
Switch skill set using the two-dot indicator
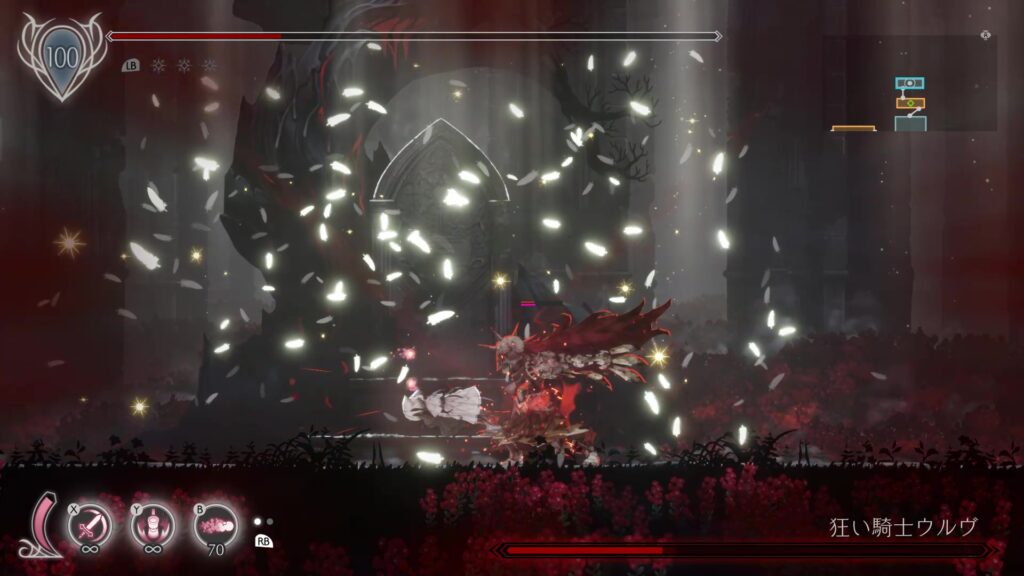(x=262, y=521)
